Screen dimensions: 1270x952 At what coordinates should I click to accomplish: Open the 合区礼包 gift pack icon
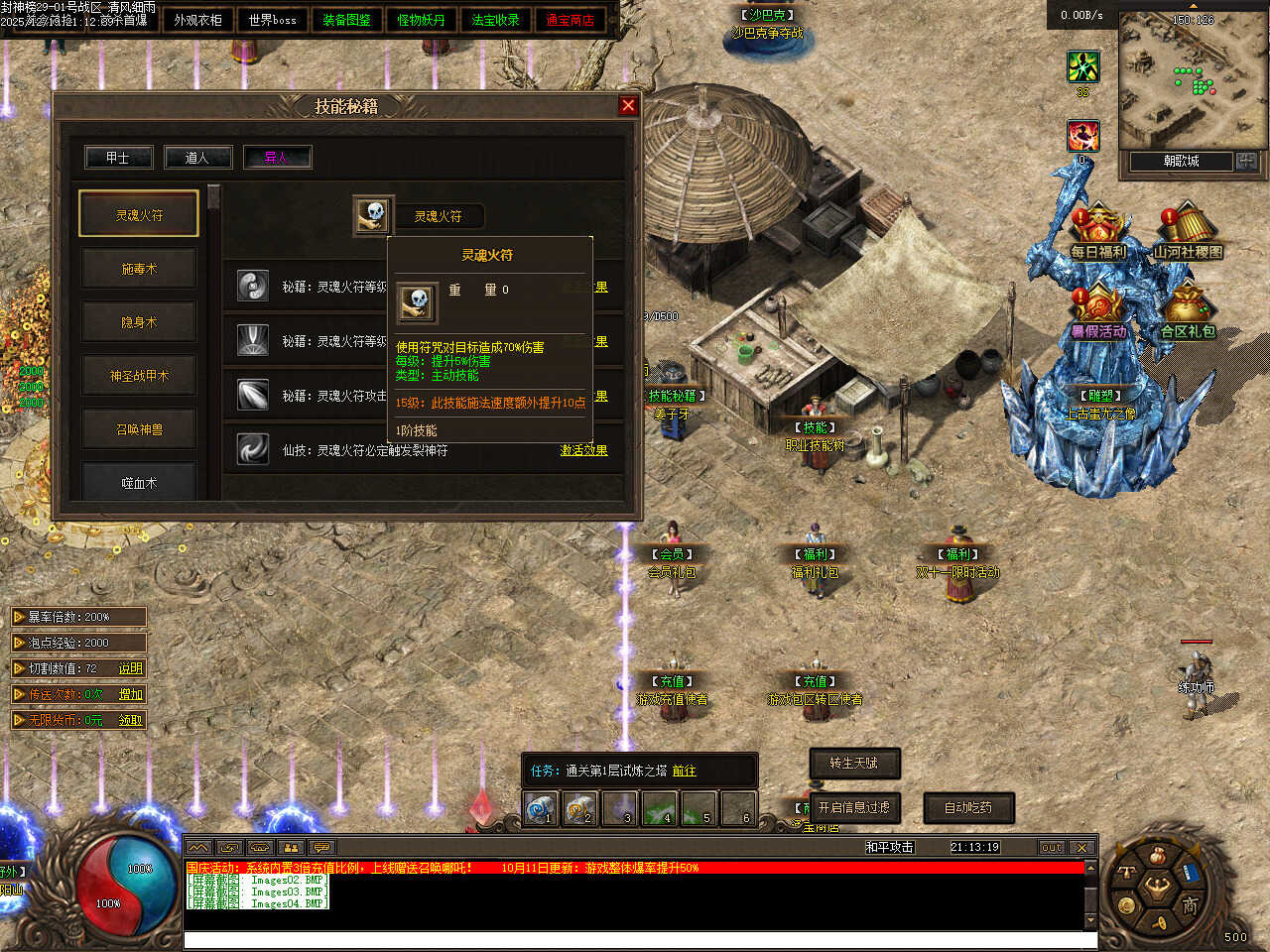click(1188, 313)
